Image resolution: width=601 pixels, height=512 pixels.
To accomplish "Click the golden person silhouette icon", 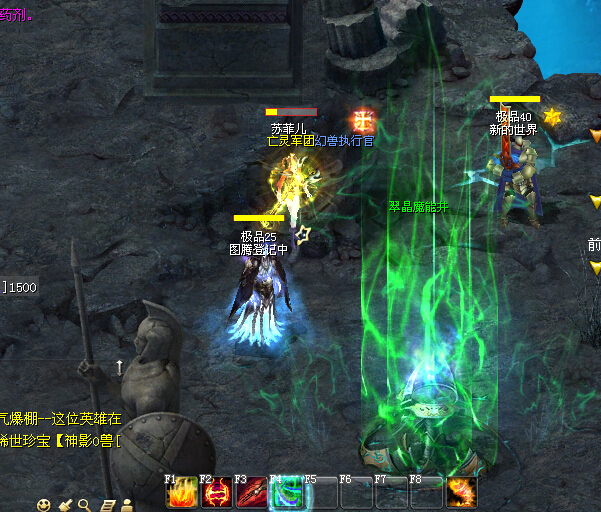I will pos(127,505).
